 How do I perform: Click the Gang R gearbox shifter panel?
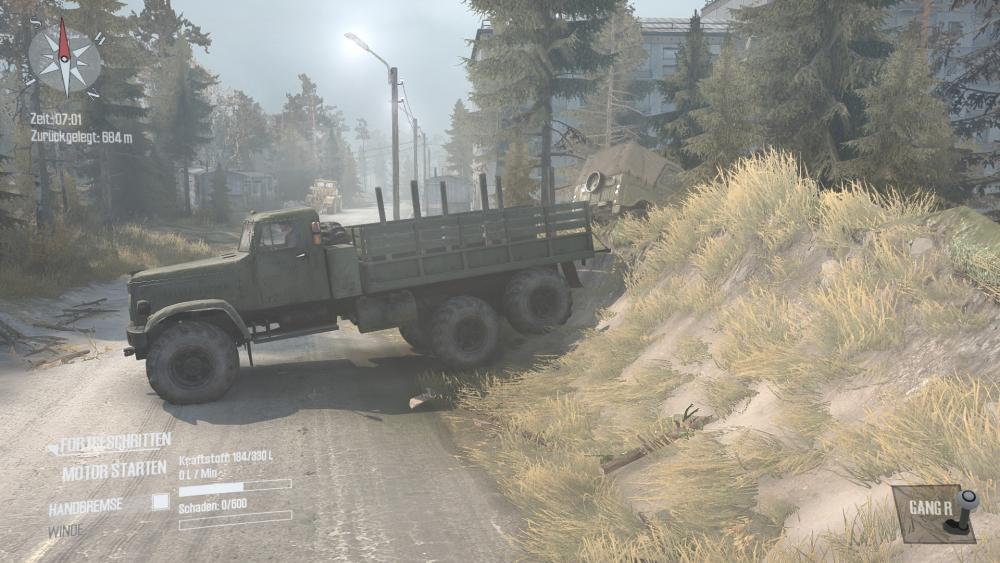tap(933, 514)
